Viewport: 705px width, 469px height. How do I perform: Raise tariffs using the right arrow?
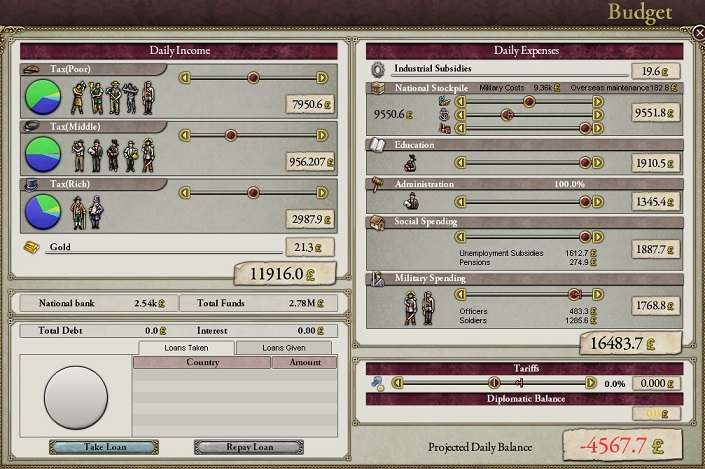[591, 382]
